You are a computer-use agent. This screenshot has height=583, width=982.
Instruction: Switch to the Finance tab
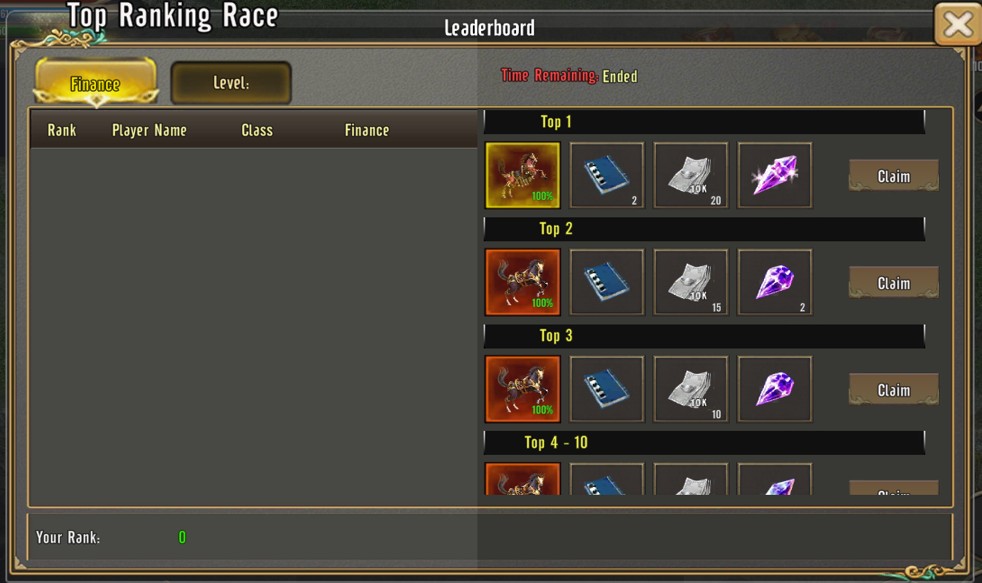coord(96,84)
